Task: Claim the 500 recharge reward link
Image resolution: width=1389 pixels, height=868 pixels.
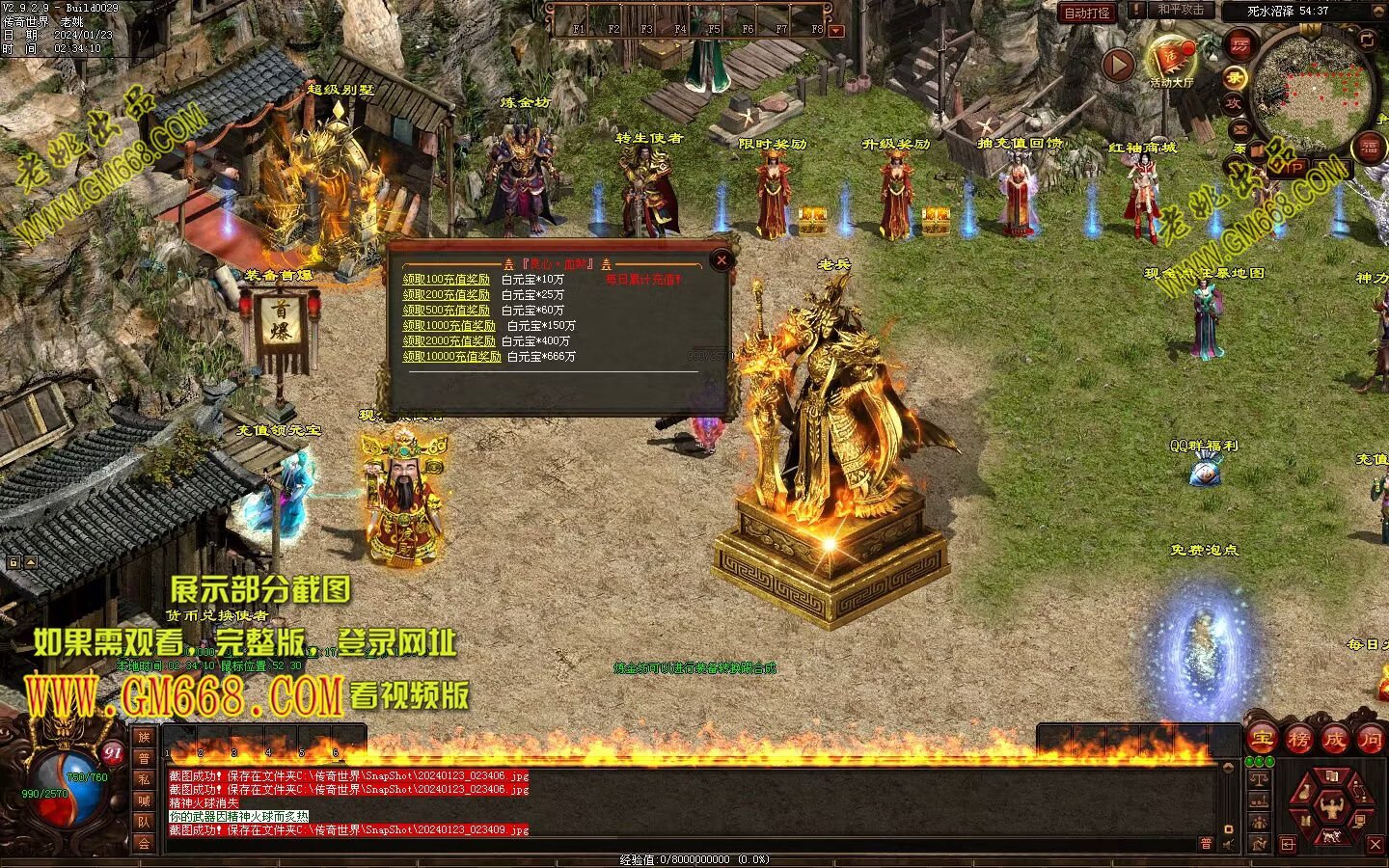Action: pos(446,311)
